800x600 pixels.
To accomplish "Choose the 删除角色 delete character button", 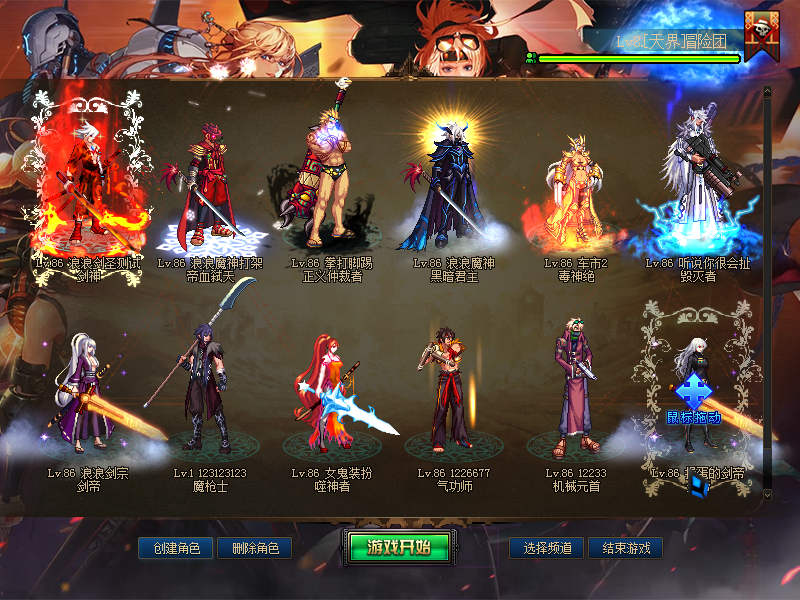I will point(261,548).
